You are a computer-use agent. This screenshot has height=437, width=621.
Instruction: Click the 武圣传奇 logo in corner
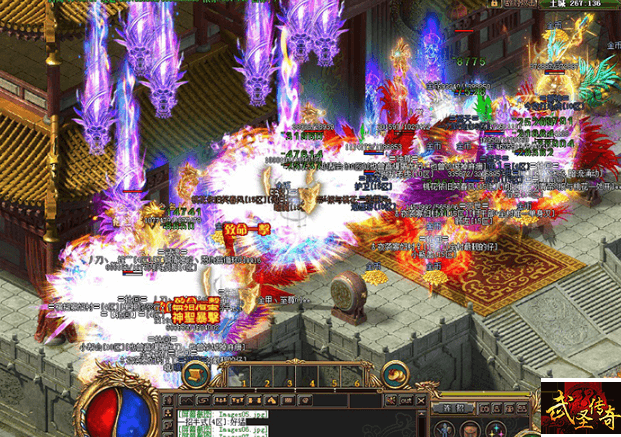click(x=580, y=409)
